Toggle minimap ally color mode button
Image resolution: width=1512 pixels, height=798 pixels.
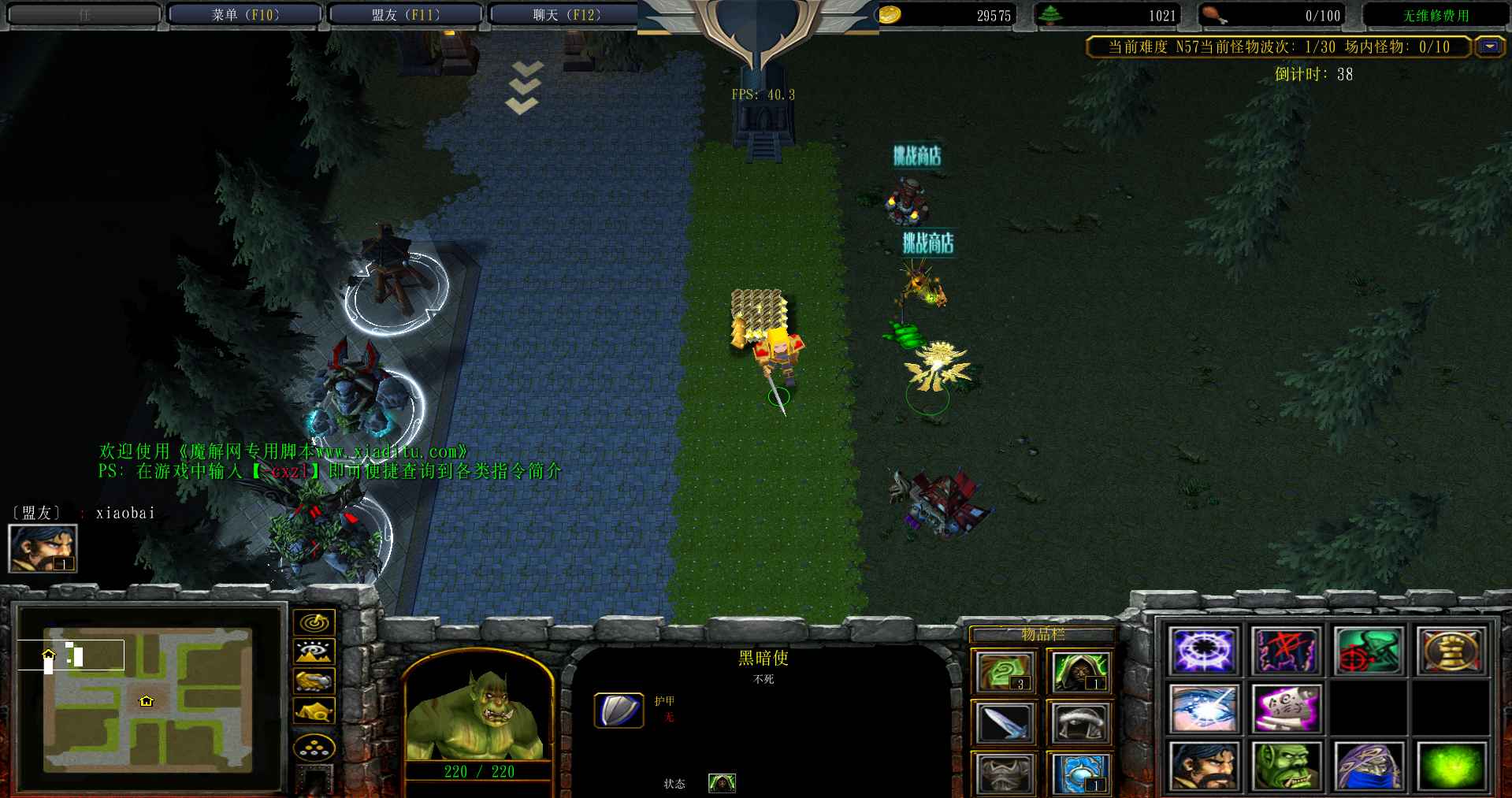(x=314, y=681)
